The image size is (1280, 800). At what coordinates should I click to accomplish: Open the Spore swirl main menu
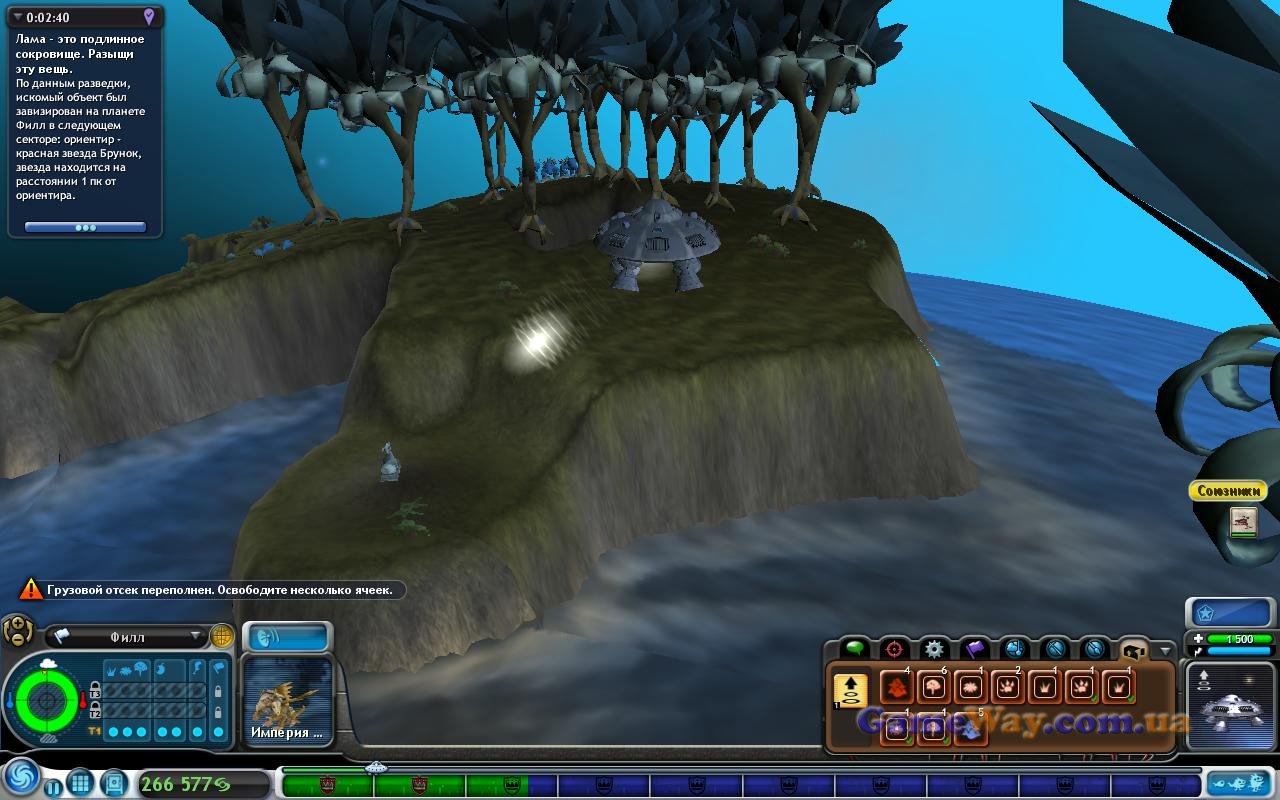pyautogui.click(x=20, y=778)
